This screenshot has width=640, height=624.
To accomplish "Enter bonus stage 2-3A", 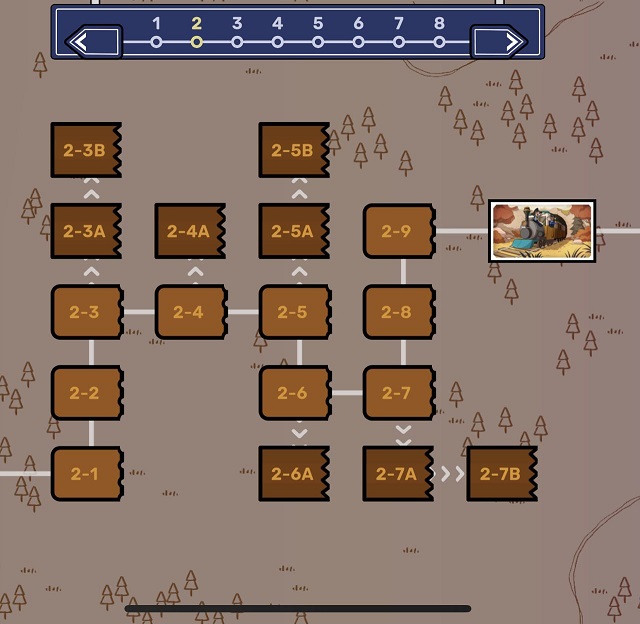I will 86,231.
